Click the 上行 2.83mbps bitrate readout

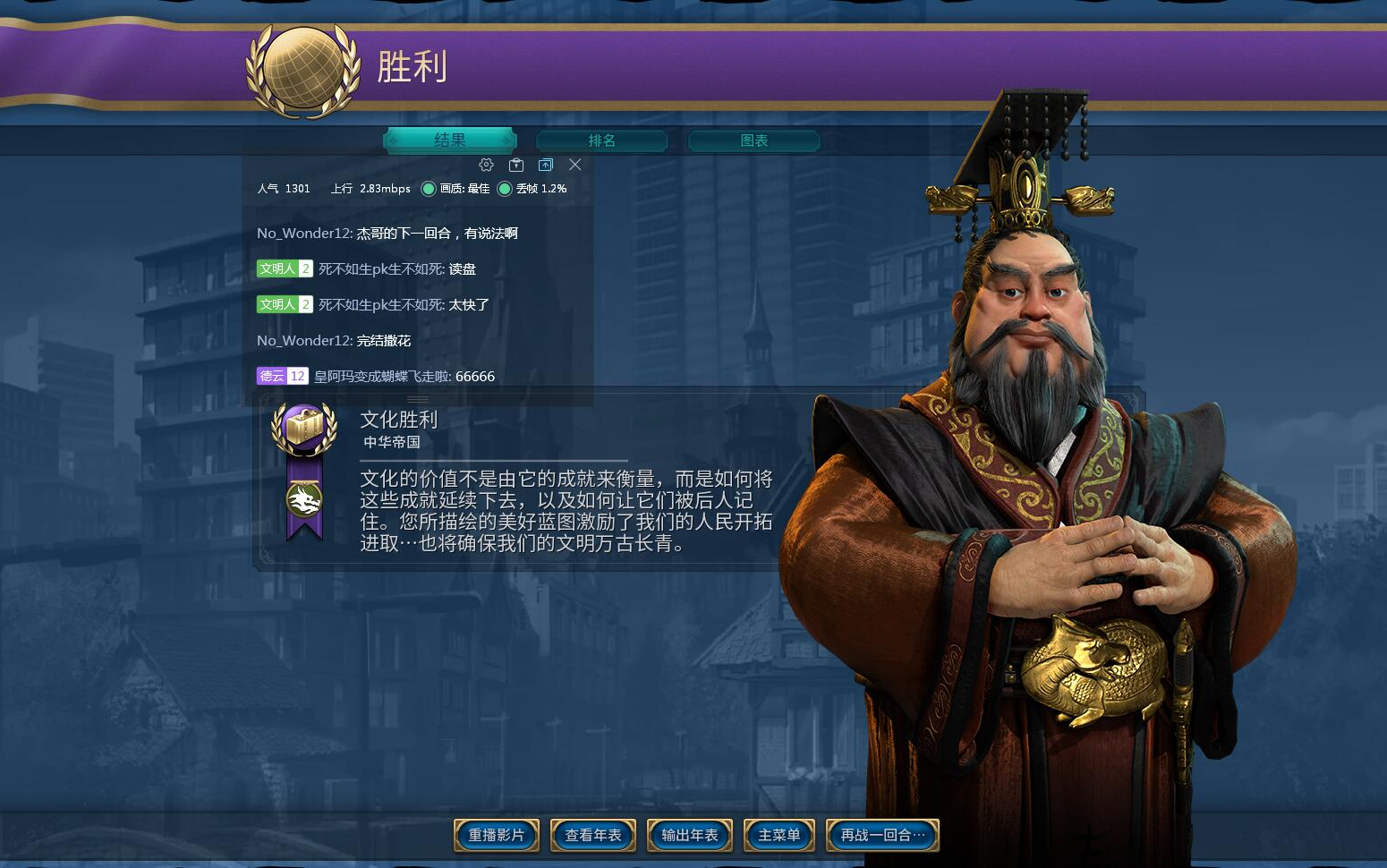(x=370, y=189)
